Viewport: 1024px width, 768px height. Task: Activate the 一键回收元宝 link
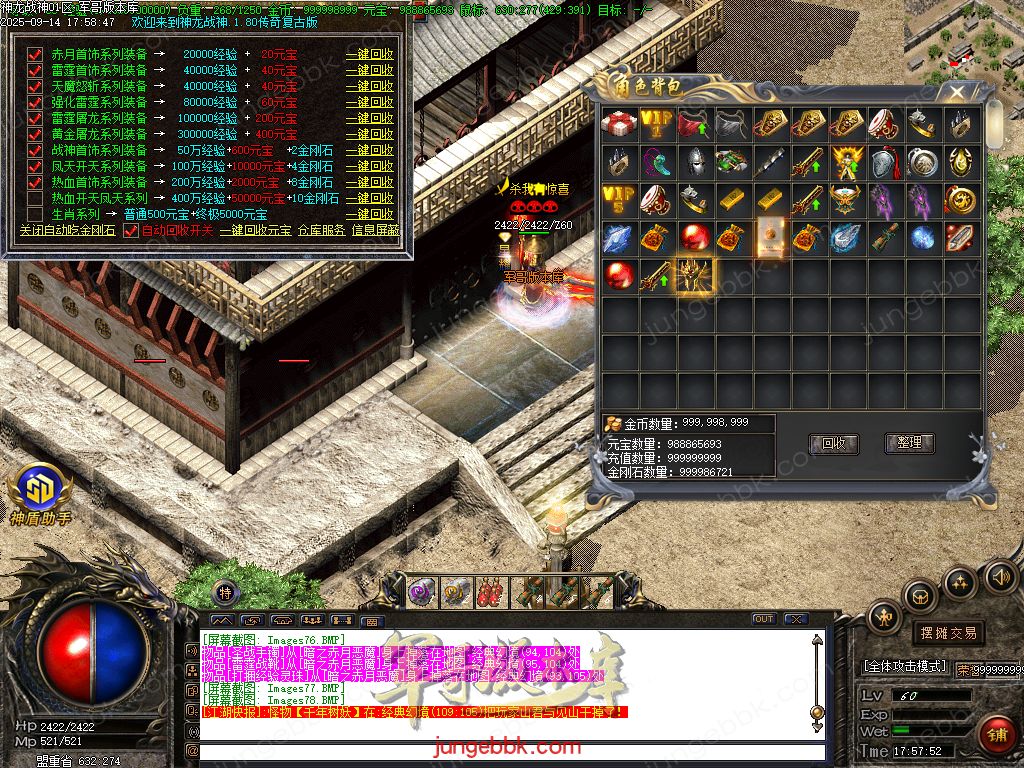[255, 230]
